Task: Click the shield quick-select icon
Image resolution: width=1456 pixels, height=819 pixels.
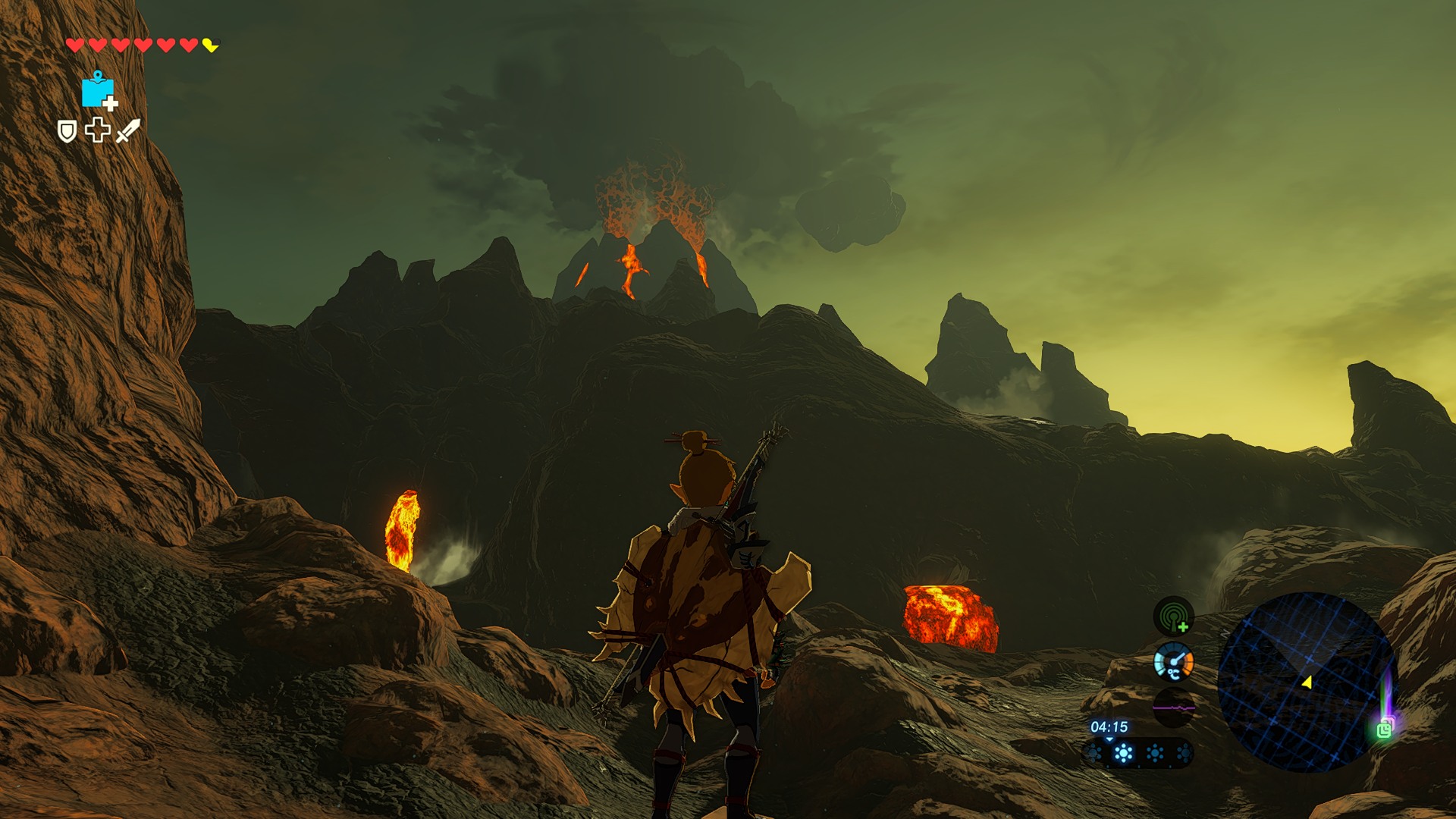Action: pyautogui.click(x=67, y=131)
